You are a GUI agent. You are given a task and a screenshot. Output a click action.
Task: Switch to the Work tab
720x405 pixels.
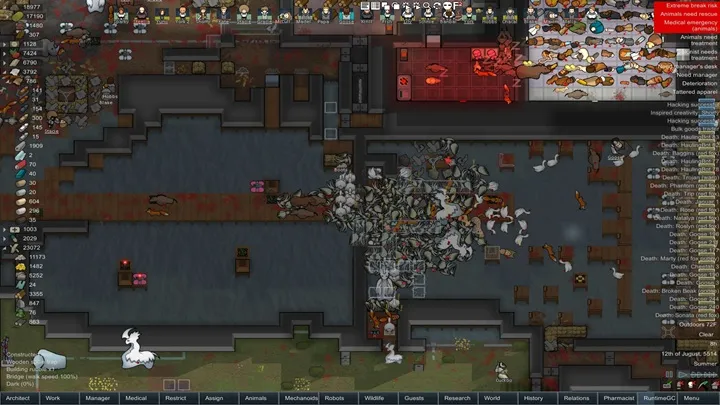pyautogui.click(x=53, y=398)
